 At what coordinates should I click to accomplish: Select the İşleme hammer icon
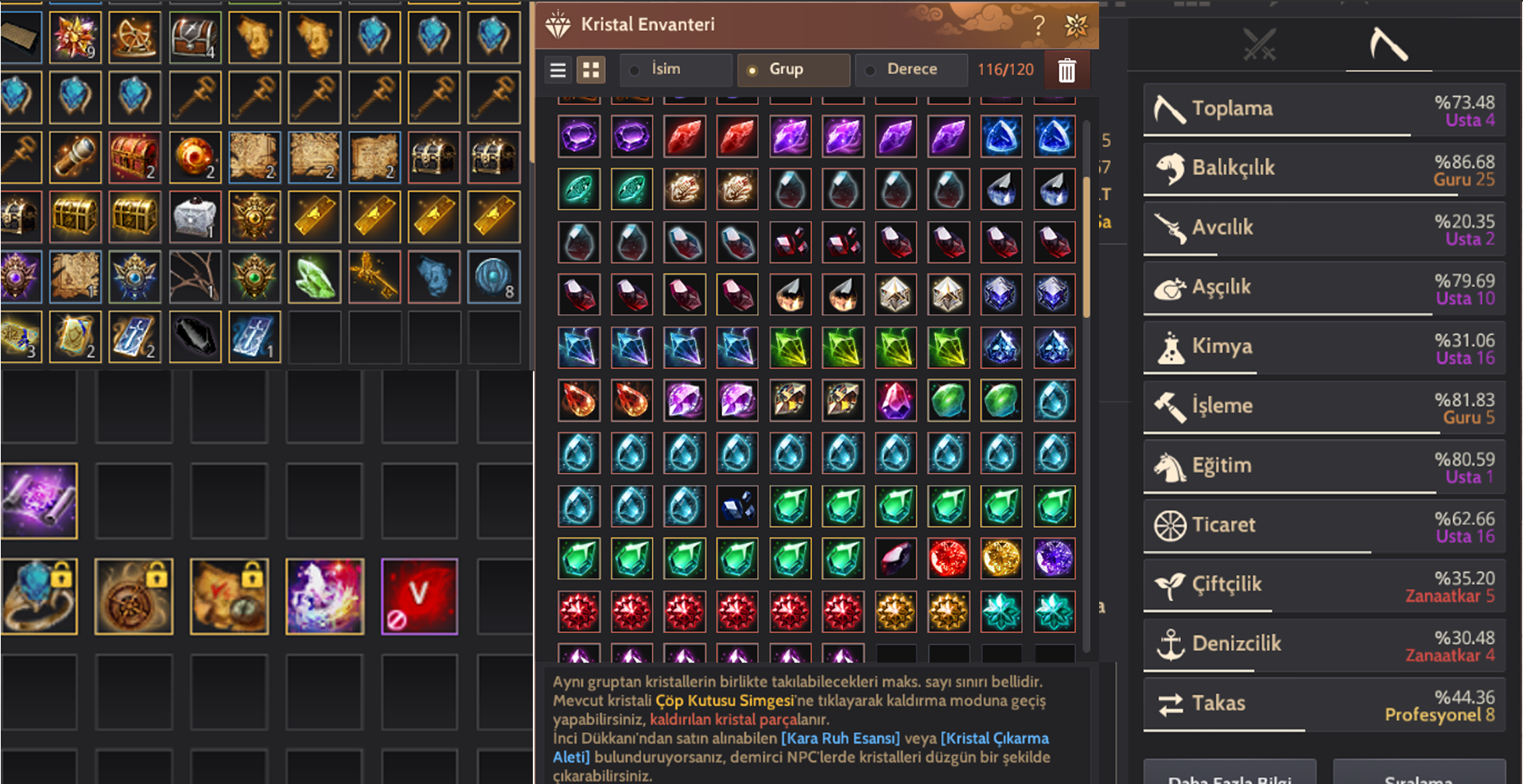pyautogui.click(x=1168, y=406)
